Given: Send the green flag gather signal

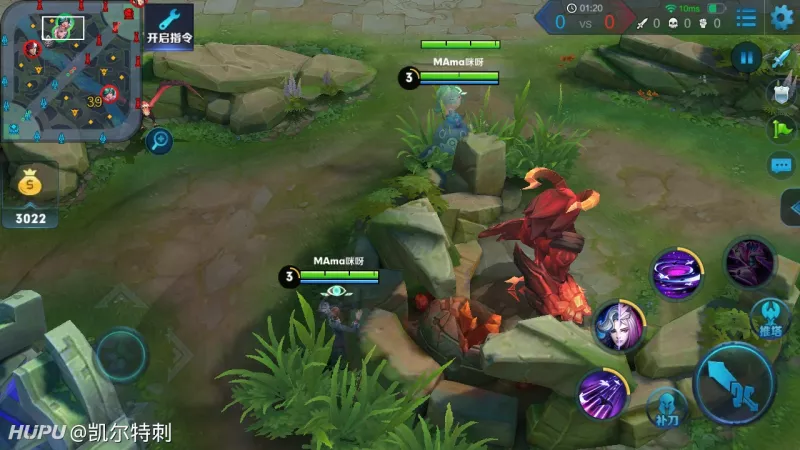Looking at the screenshot, I should click(x=781, y=129).
